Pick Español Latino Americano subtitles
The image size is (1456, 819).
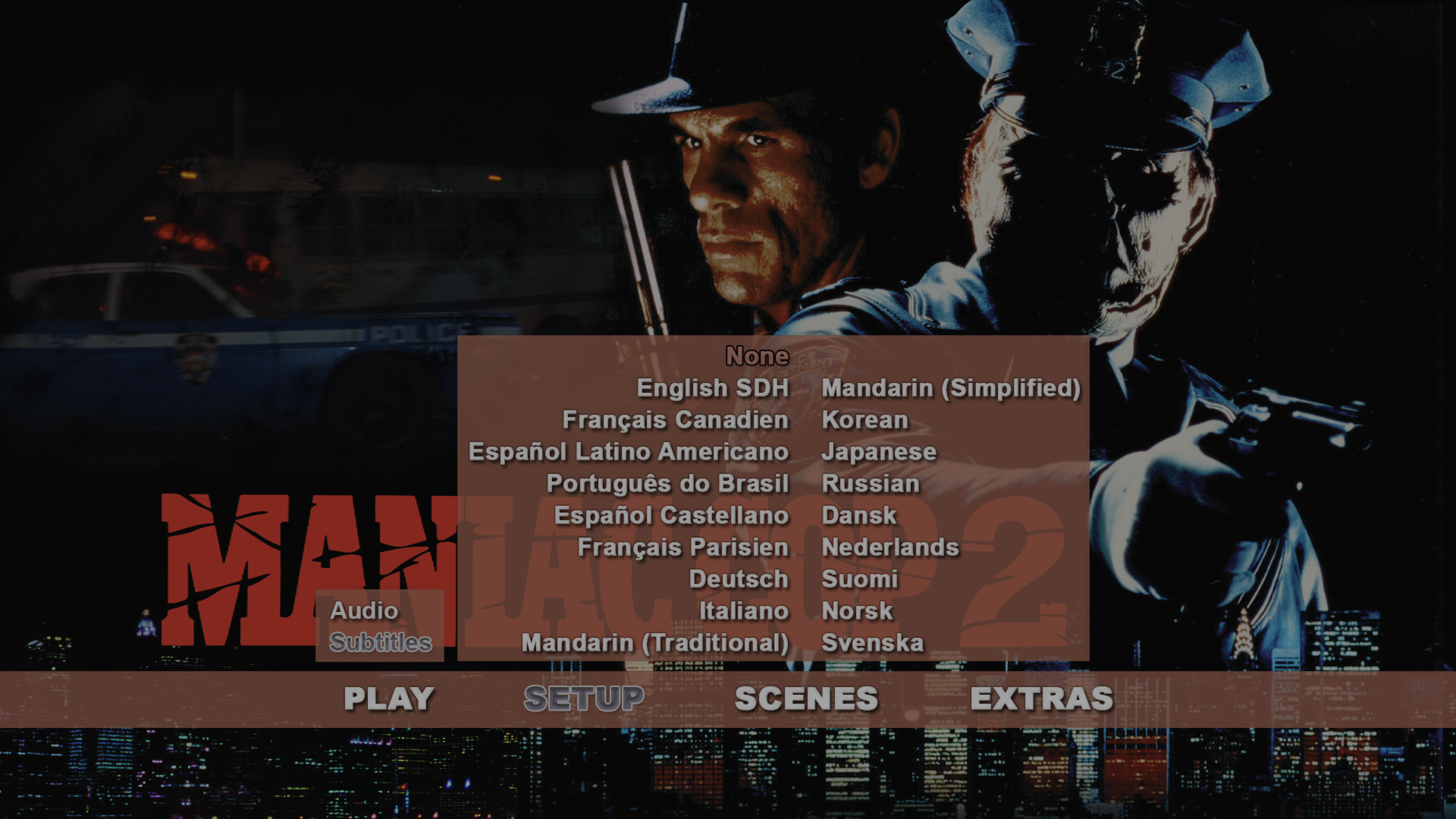pyautogui.click(x=629, y=452)
